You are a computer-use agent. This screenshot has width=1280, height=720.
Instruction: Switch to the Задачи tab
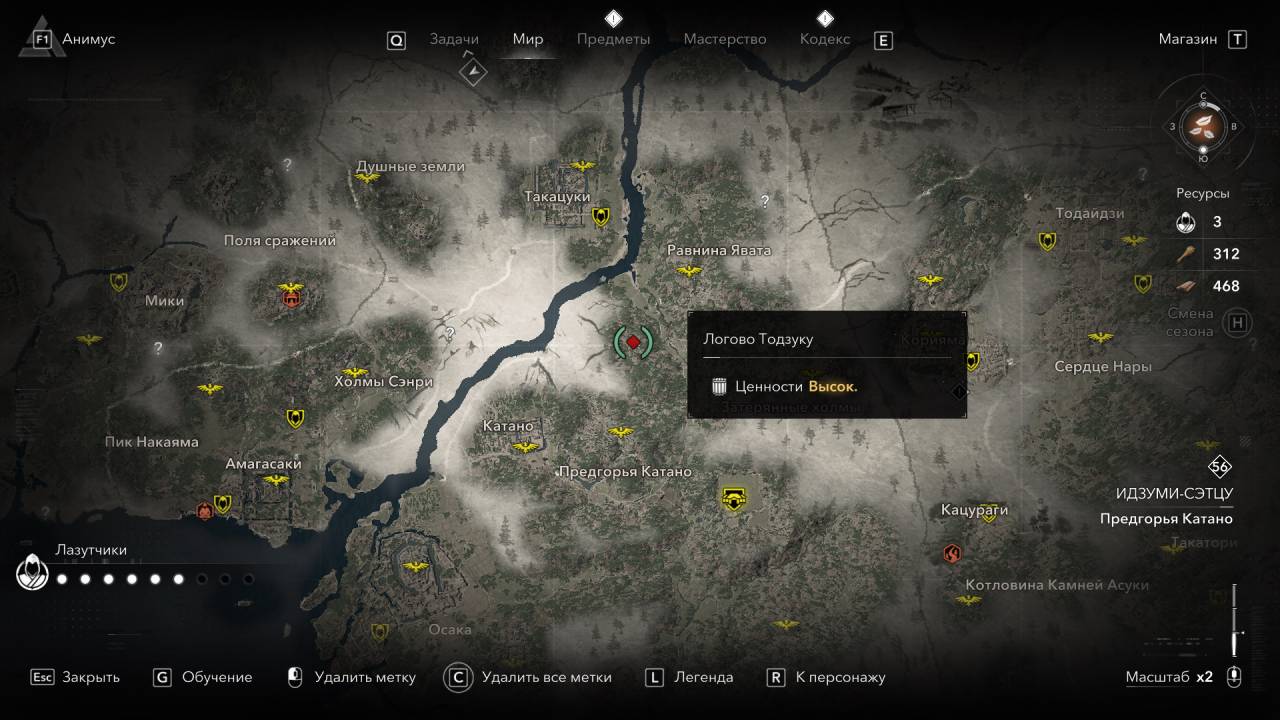[454, 39]
